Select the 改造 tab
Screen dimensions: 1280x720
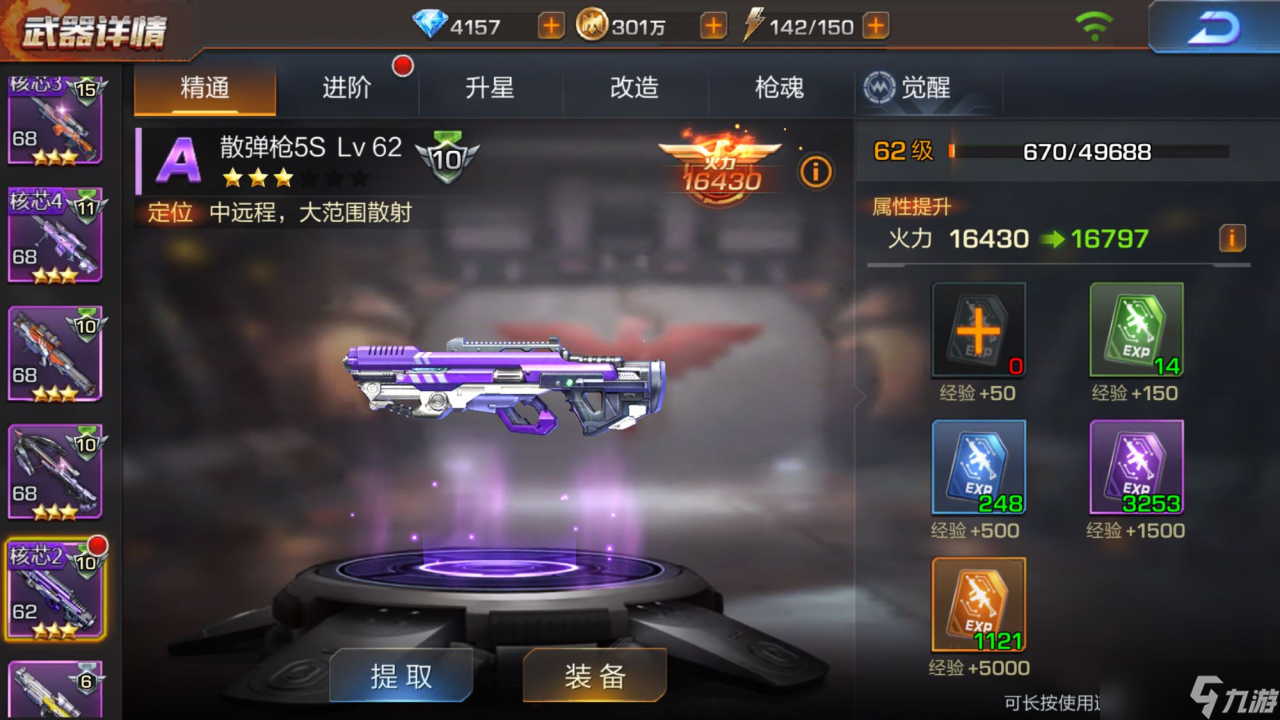pyautogui.click(x=634, y=88)
